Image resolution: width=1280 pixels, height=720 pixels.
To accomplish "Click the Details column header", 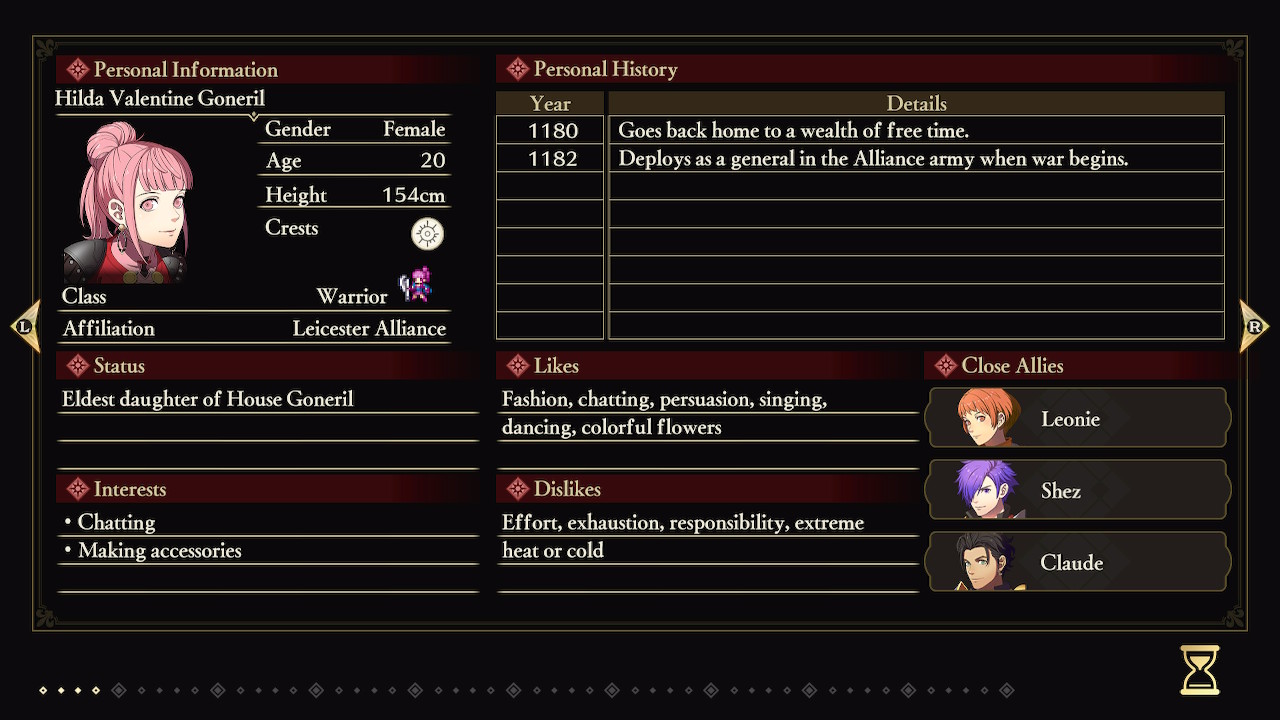I will point(916,103).
